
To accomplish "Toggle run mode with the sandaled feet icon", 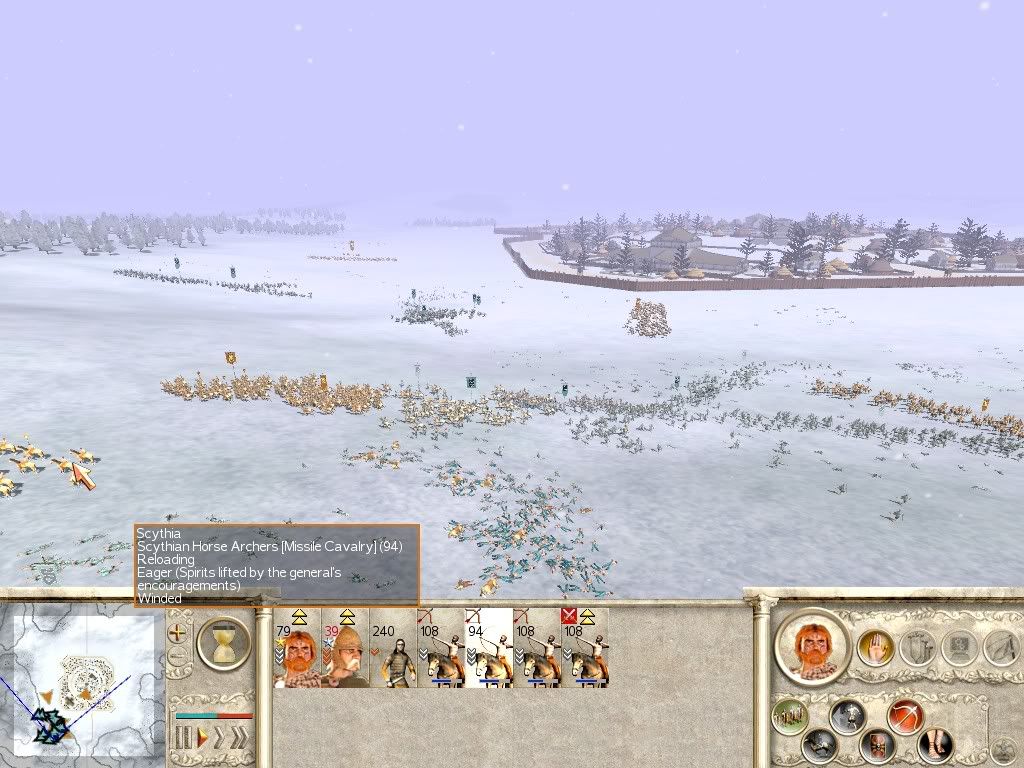I will click(x=934, y=745).
